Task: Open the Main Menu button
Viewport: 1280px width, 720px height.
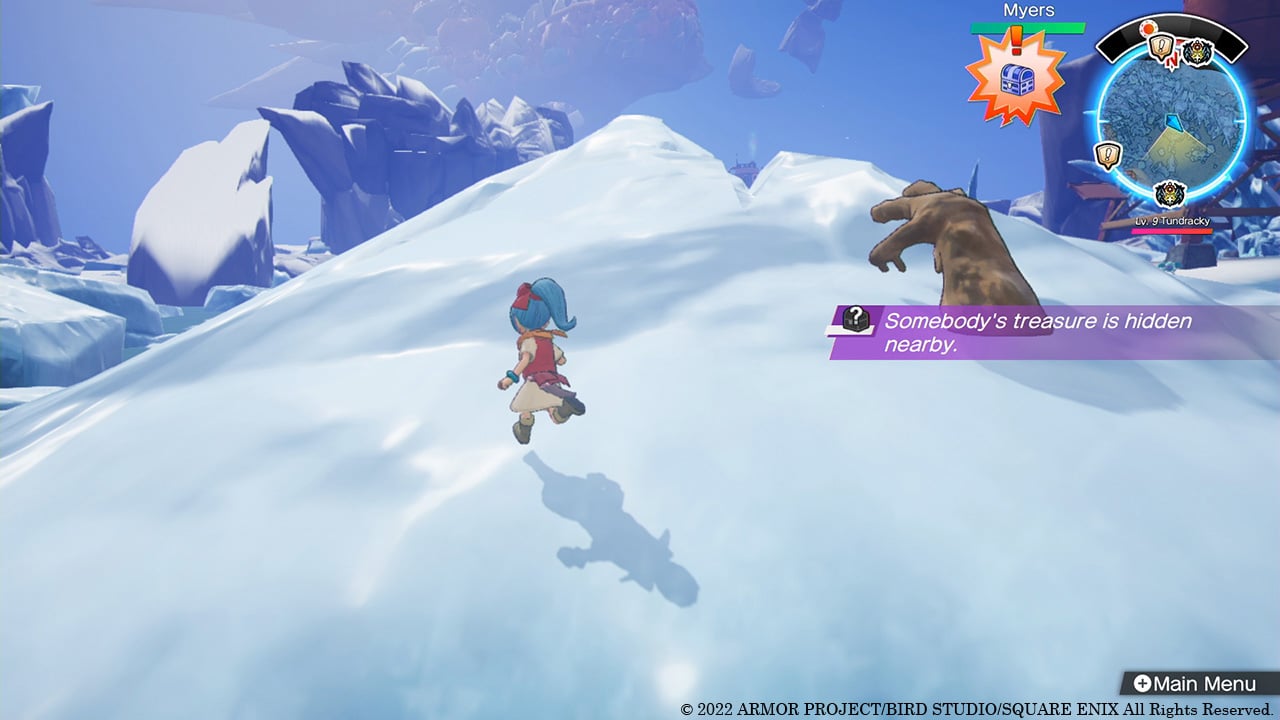Action: [x=1198, y=683]
